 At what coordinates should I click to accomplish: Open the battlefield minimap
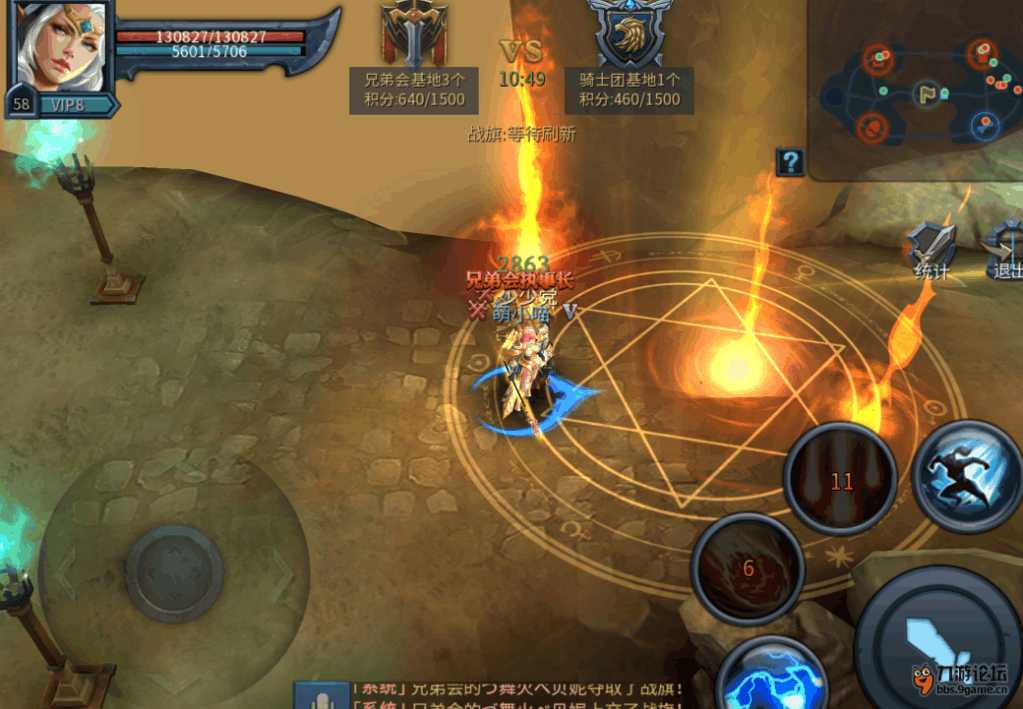point(913,92)
